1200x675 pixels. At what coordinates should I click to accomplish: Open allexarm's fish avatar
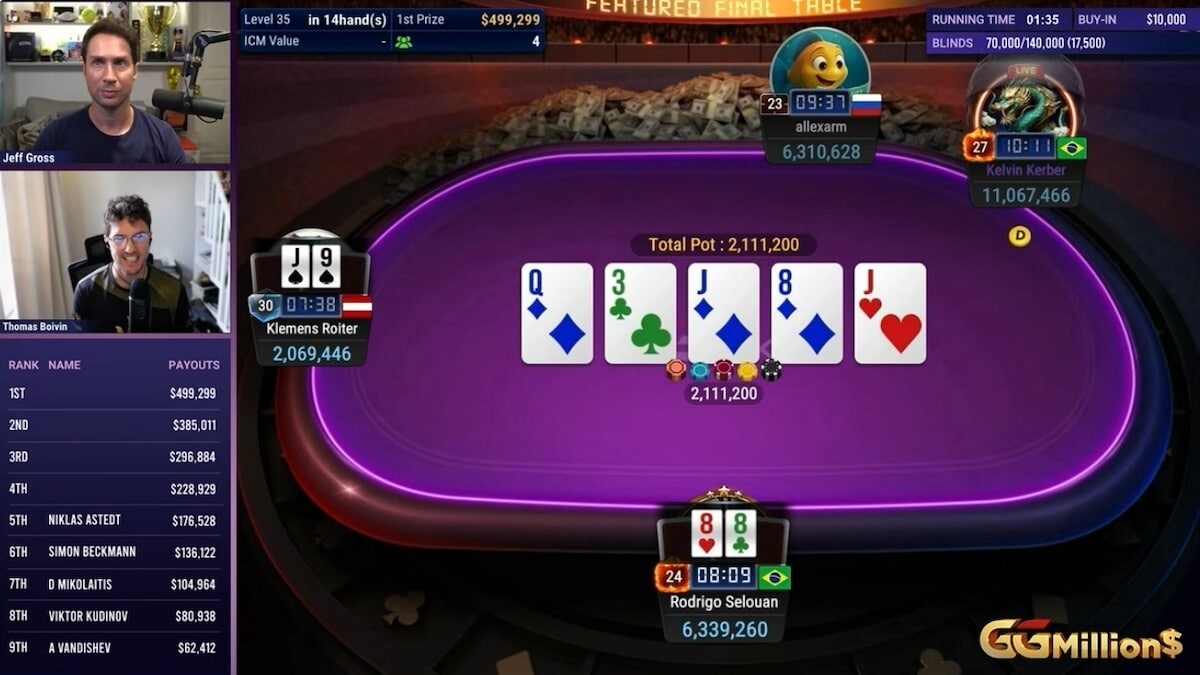pyautogui.click(x=819, y=62)
